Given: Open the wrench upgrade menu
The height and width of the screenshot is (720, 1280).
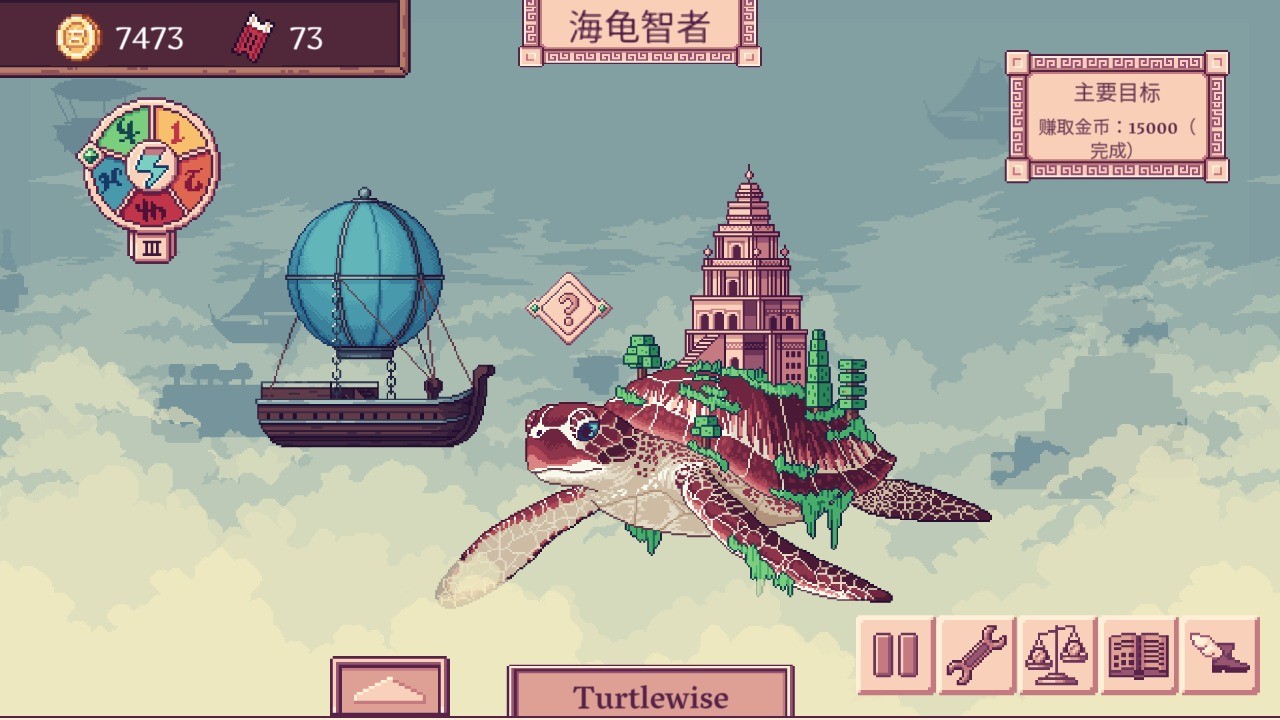Looking at the screenshot, I should click(977, 656).
